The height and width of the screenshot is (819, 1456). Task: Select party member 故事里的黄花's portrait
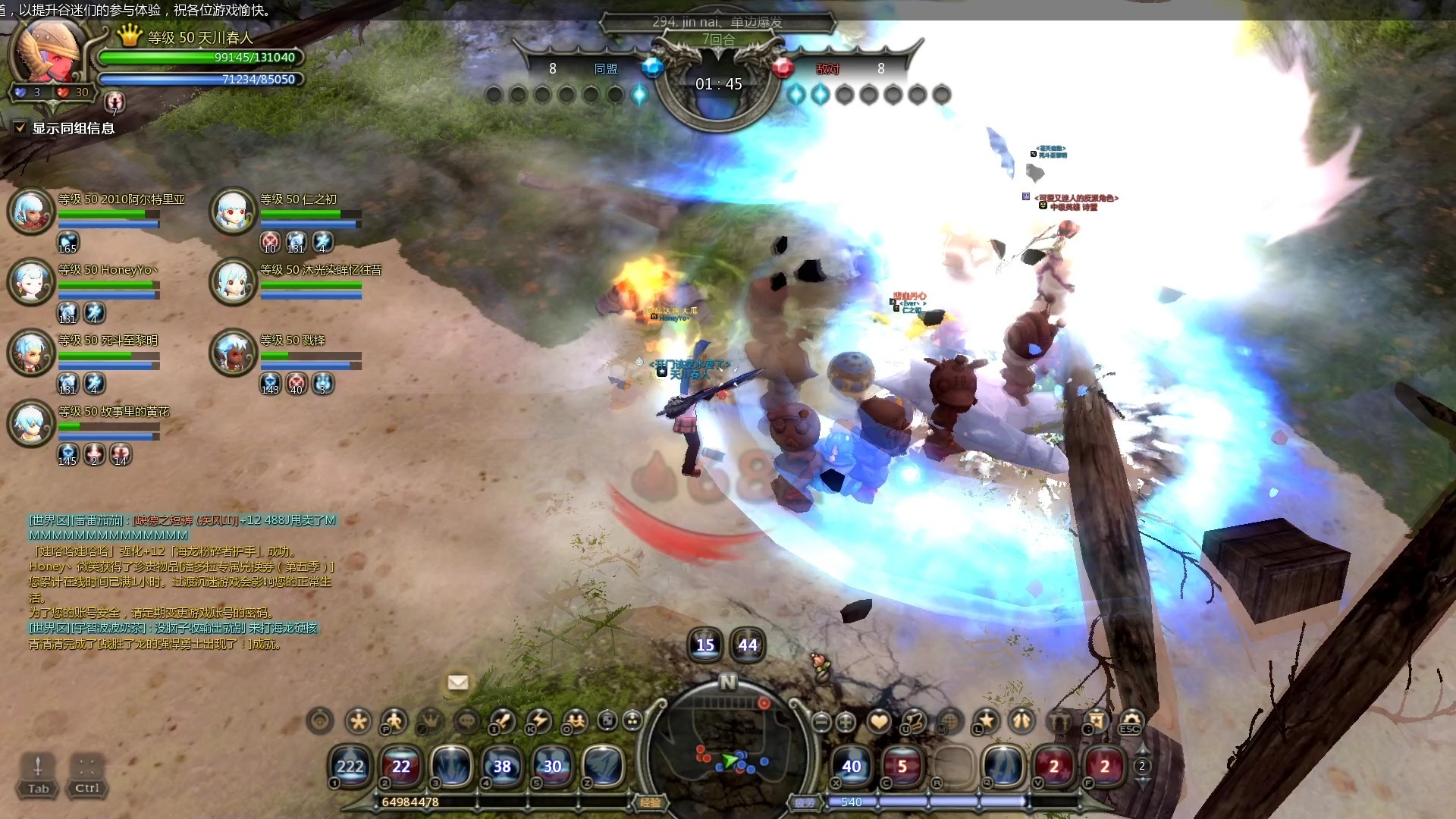click(31, 422)
